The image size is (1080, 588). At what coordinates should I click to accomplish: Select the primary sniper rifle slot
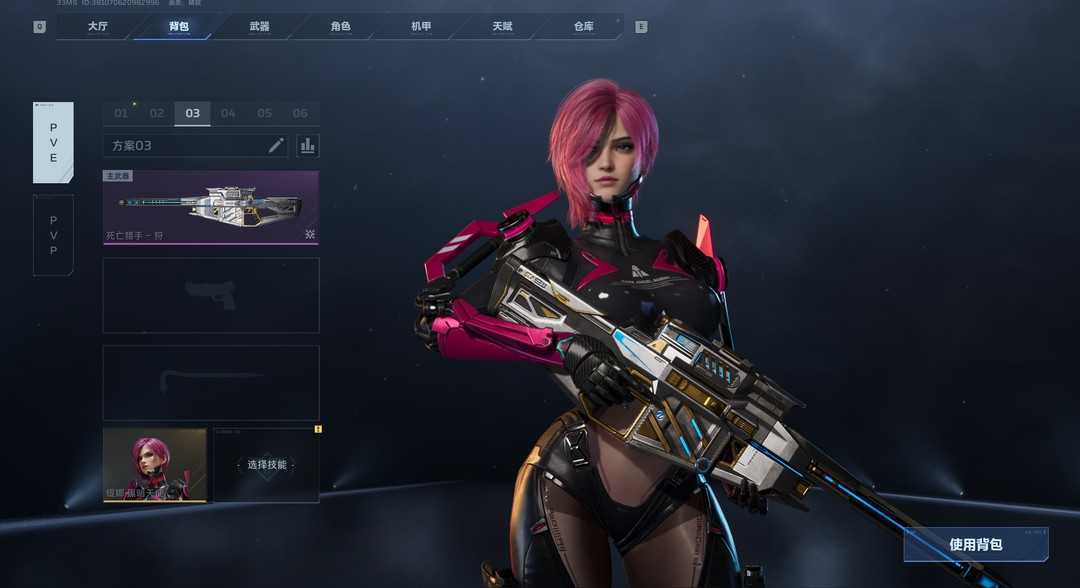(x=211, y=207)
